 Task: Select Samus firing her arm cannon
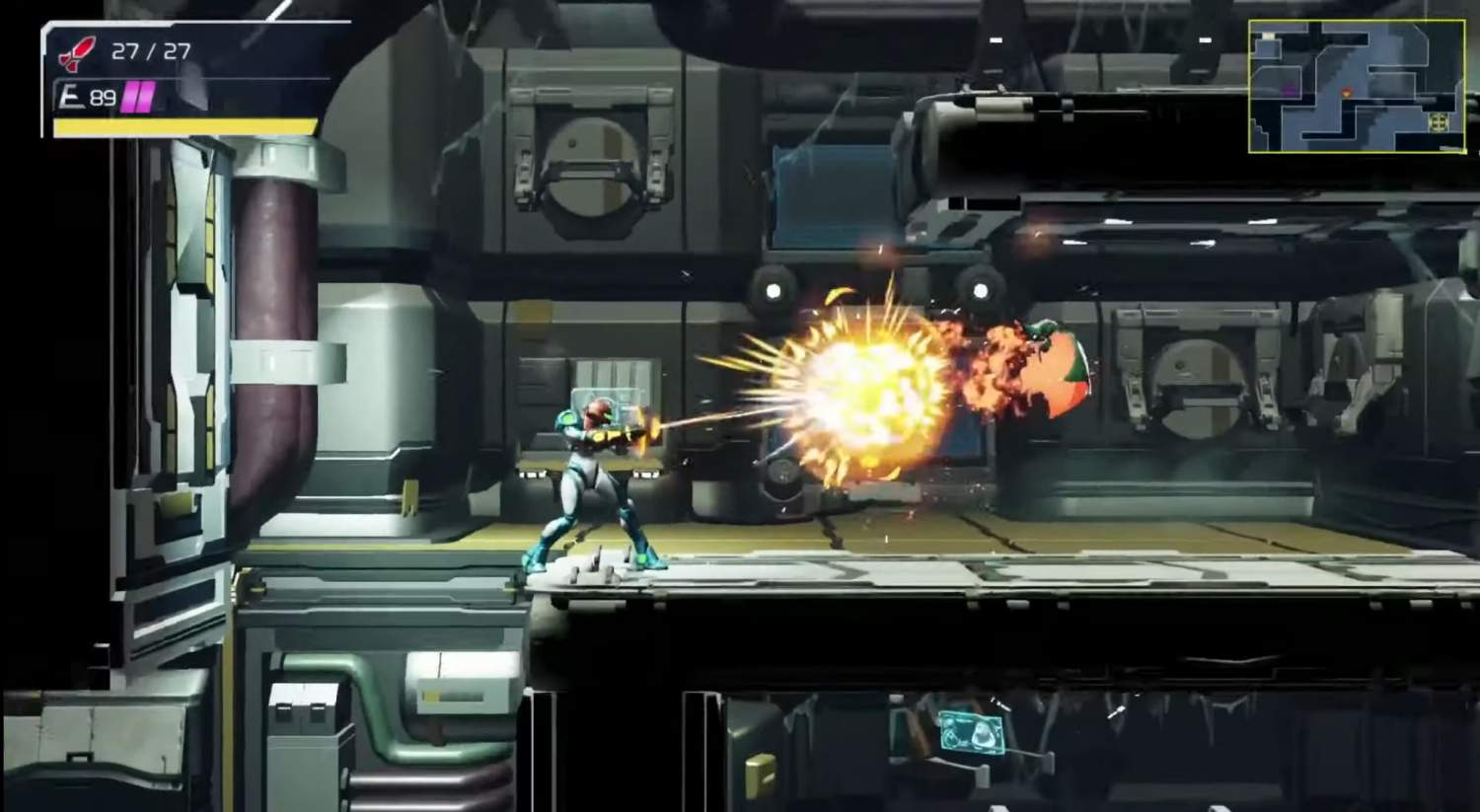[x=592, y=474]
